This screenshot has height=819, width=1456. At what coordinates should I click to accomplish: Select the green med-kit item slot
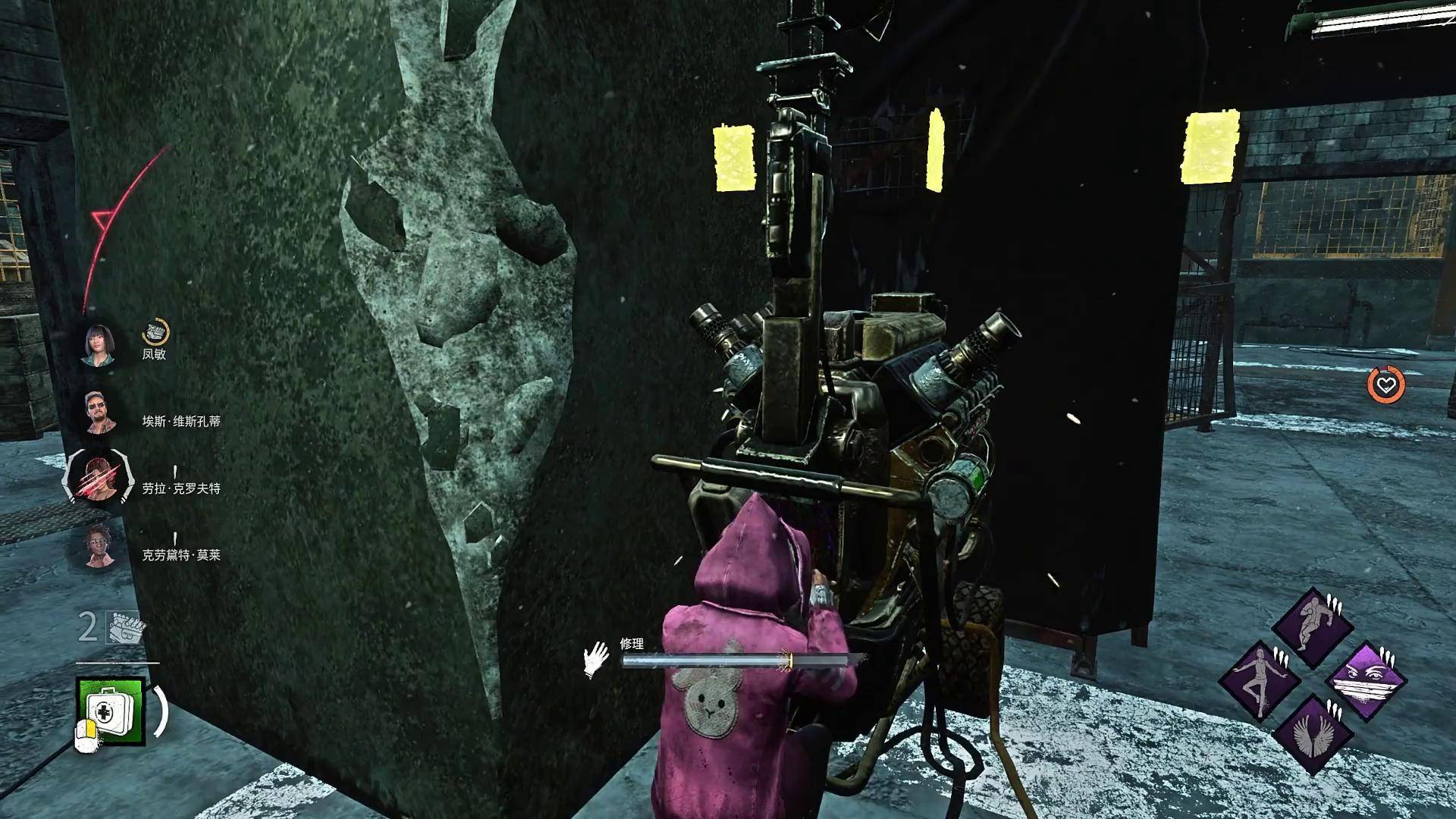click(x=110, y=711)
